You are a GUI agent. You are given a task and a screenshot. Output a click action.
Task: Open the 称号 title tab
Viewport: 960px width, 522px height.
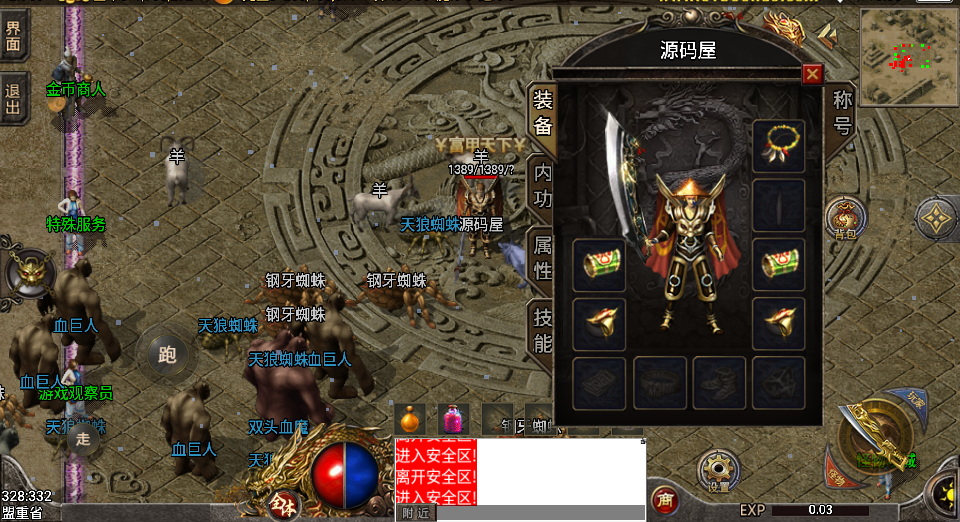tap(842, 112)
